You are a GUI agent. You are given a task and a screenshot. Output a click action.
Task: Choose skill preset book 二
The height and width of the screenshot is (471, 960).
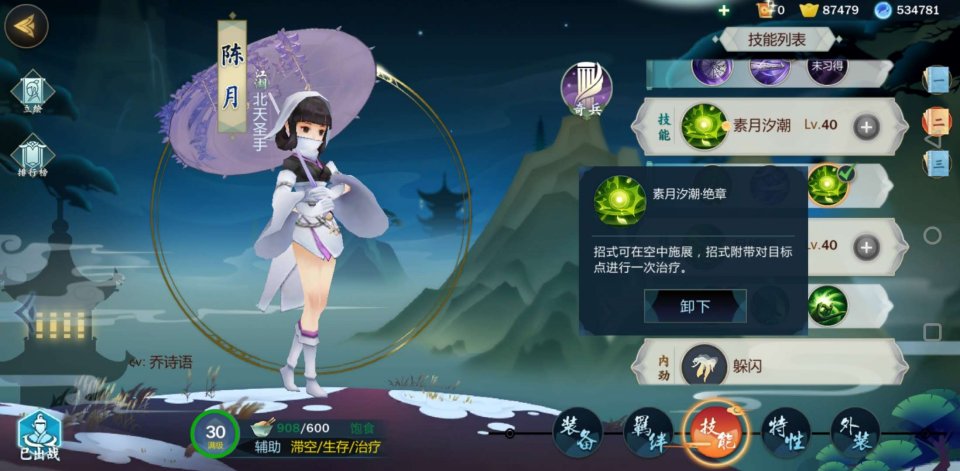point(937,121)
